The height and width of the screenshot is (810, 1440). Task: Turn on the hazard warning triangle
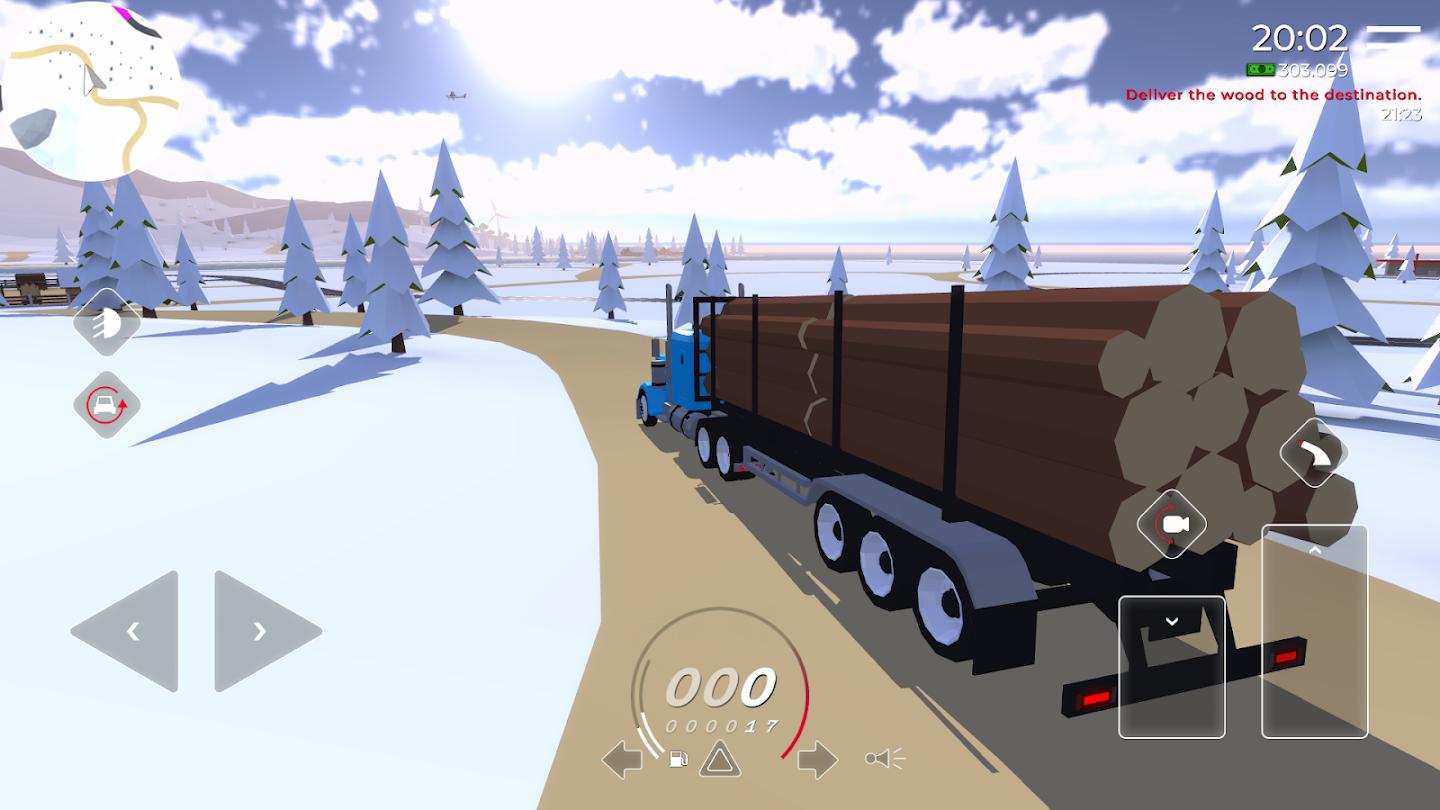pyautogui.click(x=719, y=760)
